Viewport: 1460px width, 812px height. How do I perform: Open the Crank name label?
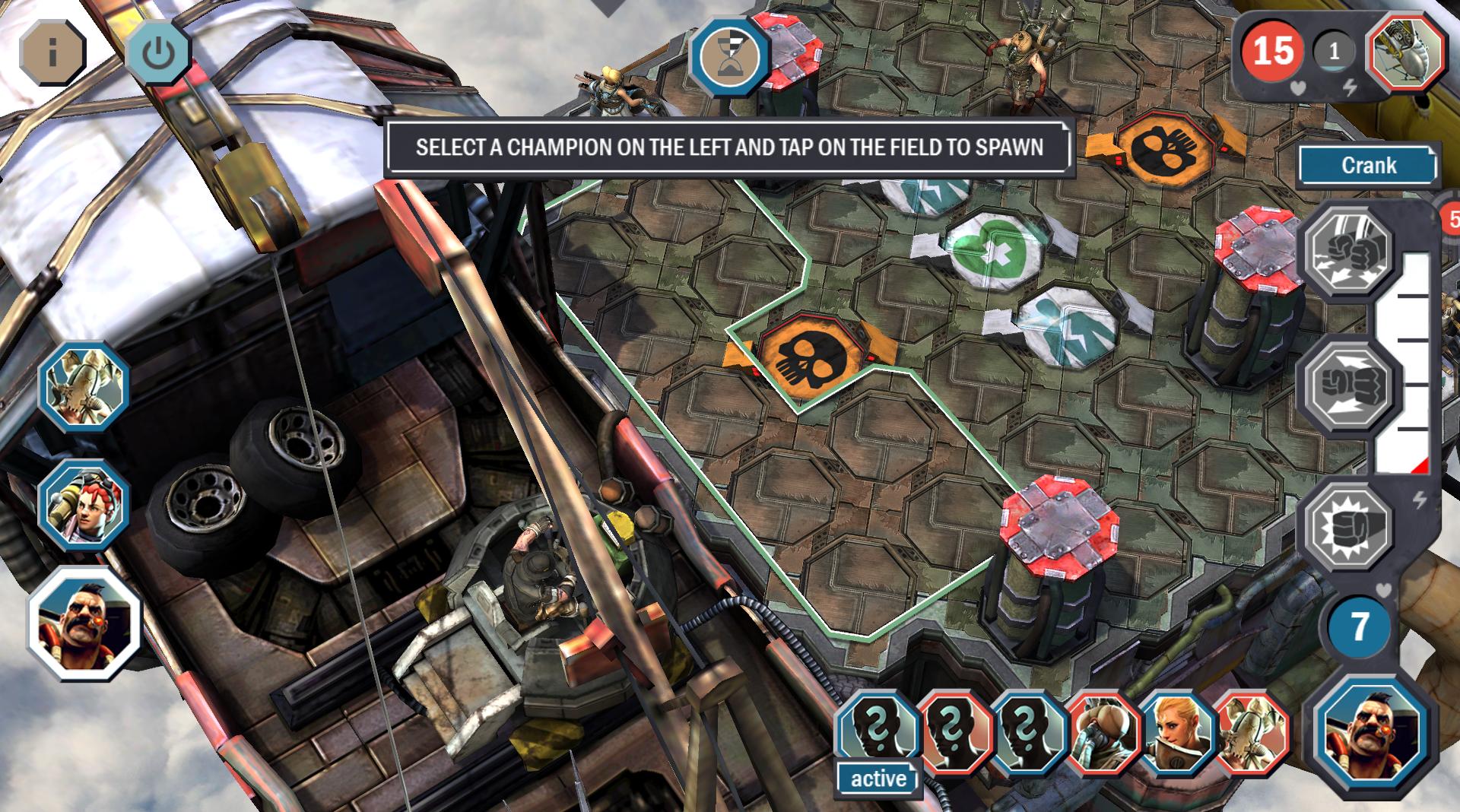pyautogui.click(x=1368, y=166)
